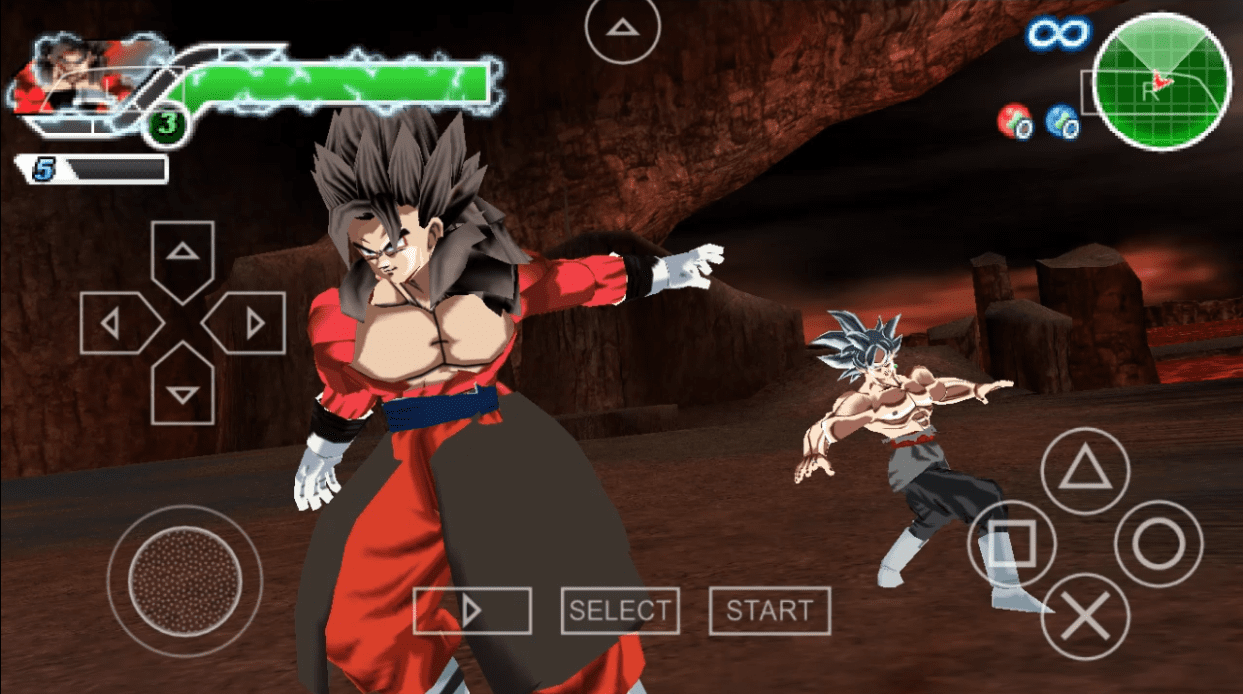
Task: Tap the START touch button
Action: point(769,610)
